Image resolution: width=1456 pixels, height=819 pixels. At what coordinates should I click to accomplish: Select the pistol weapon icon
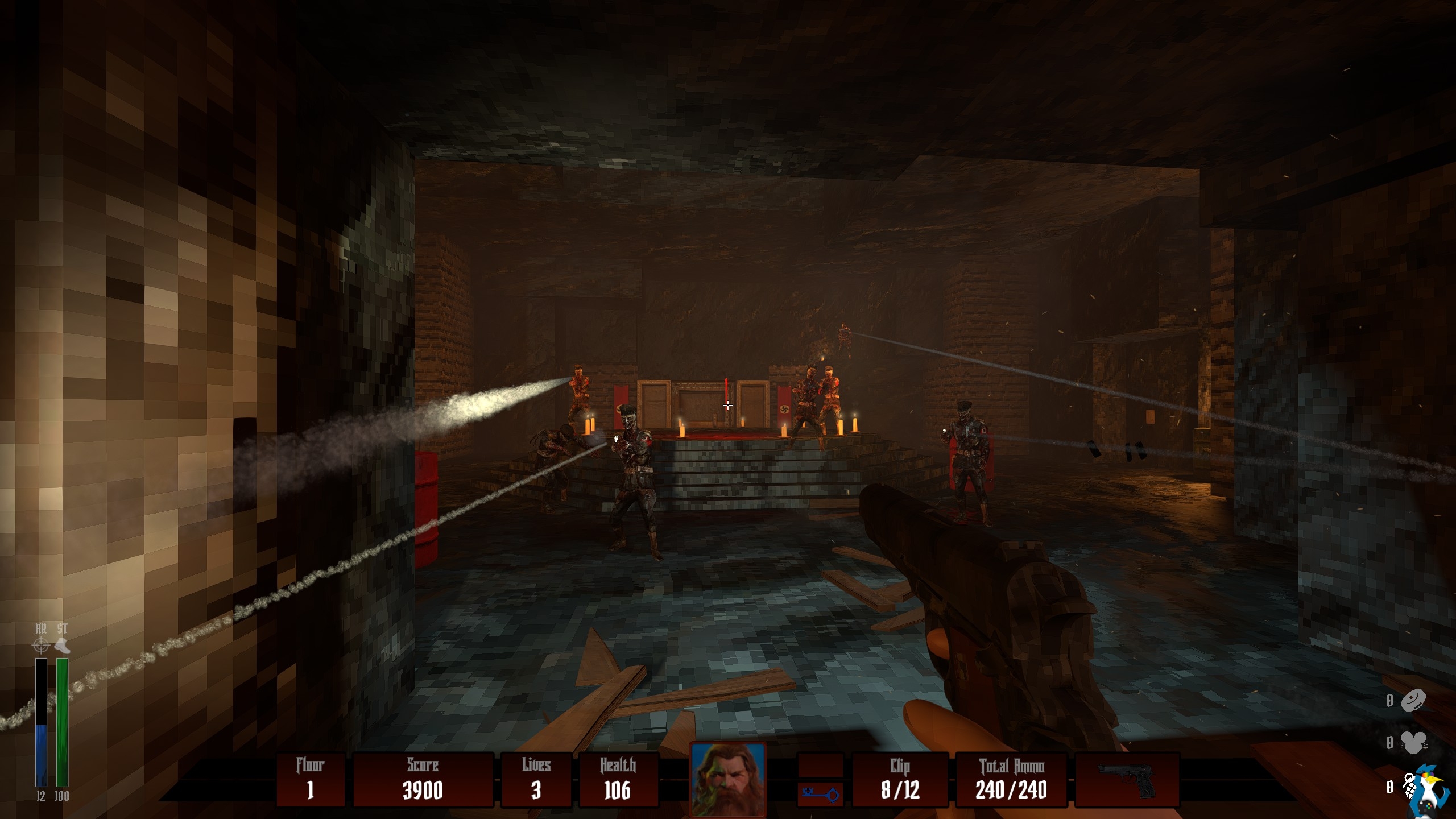pyautogui.click(x=1126, y=780)
